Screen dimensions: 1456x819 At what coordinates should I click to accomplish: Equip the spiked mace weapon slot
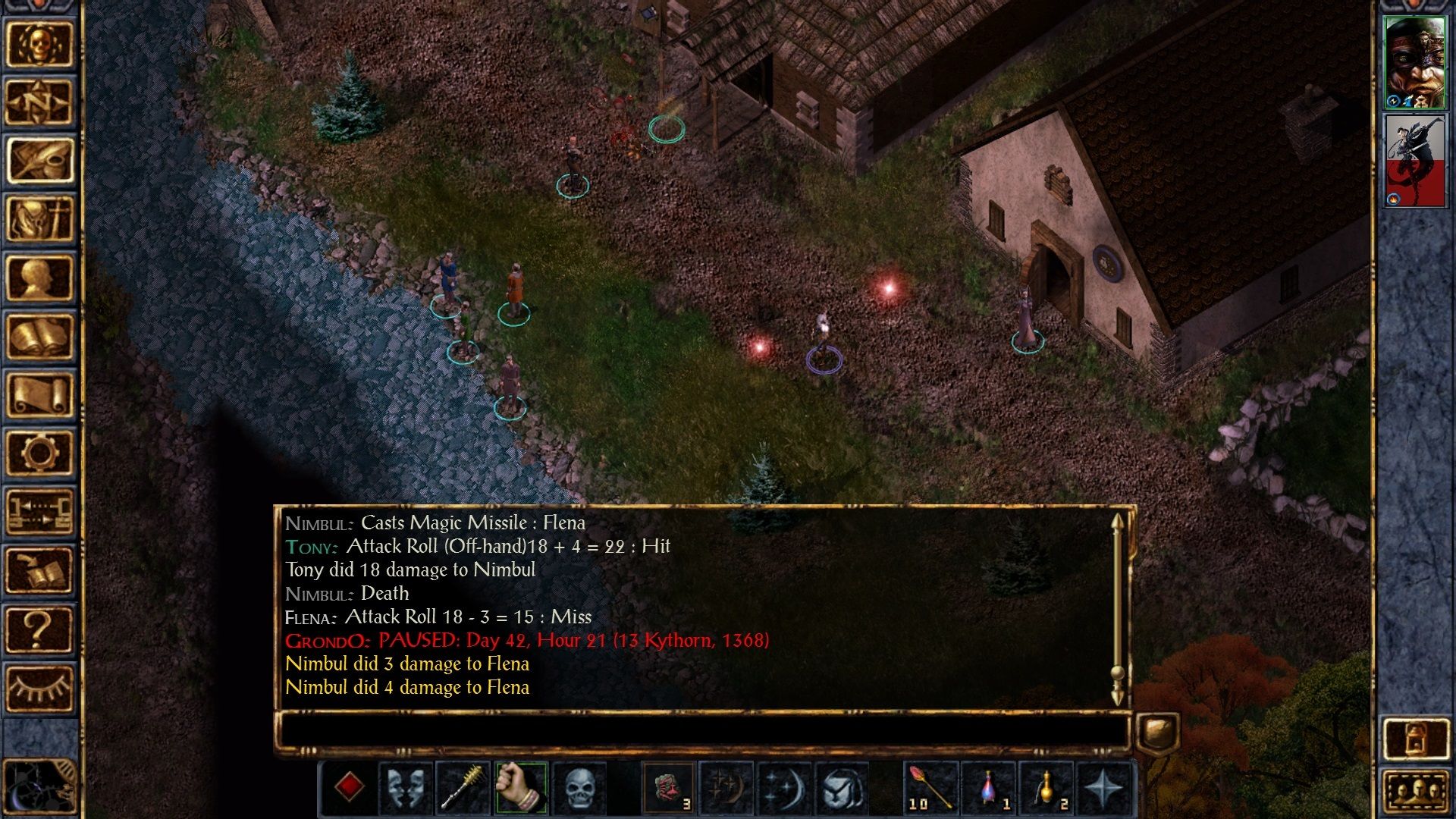click(463, 787)
